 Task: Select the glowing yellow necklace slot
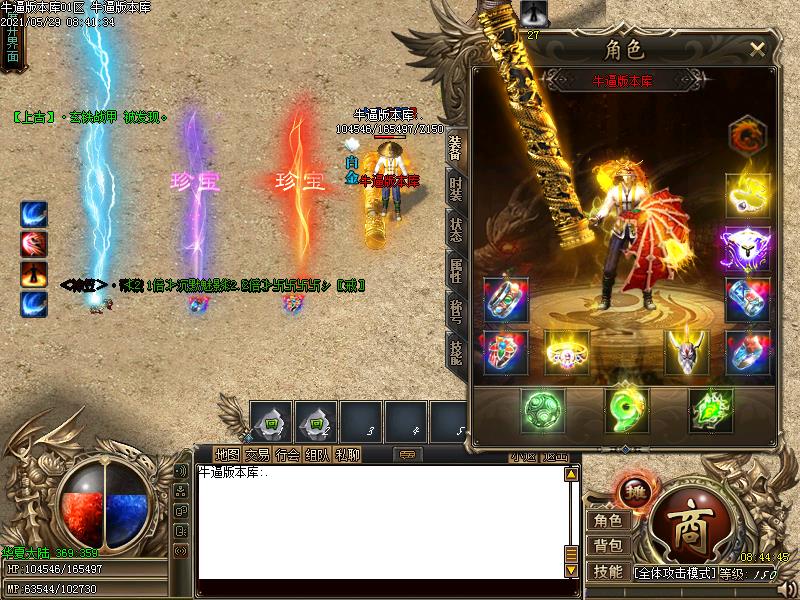[x=748, y=196]
